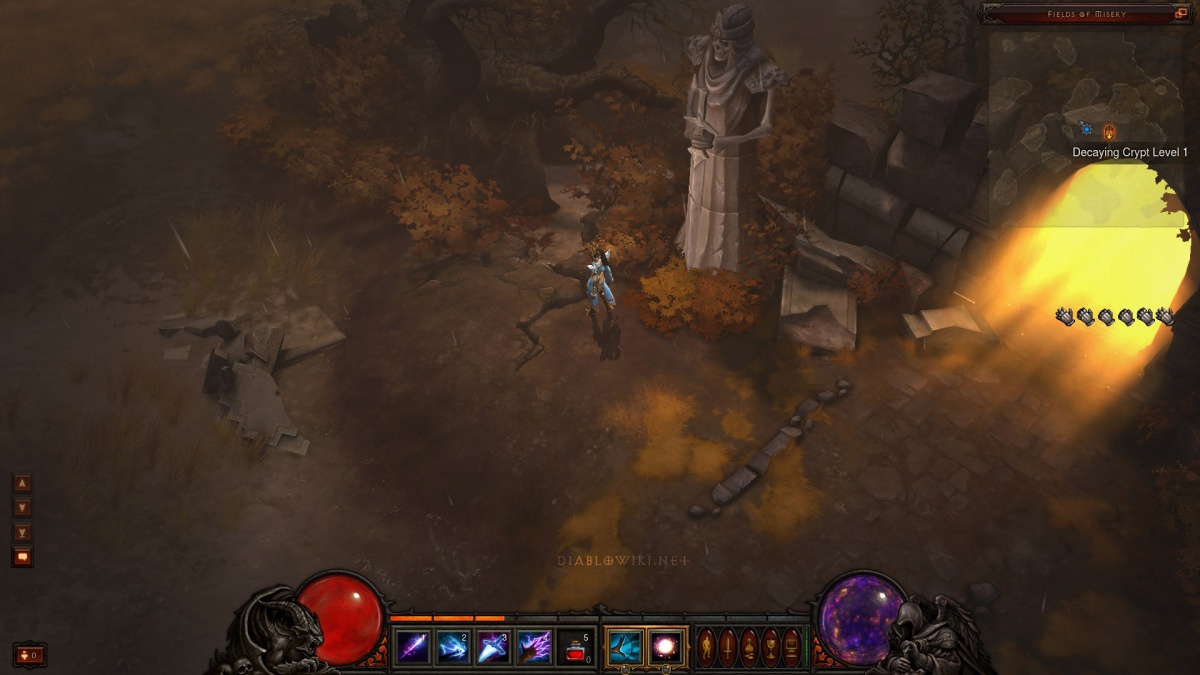
Task: Jump to chat bottom with underlined arrow
Action: [x=22, y=532]
